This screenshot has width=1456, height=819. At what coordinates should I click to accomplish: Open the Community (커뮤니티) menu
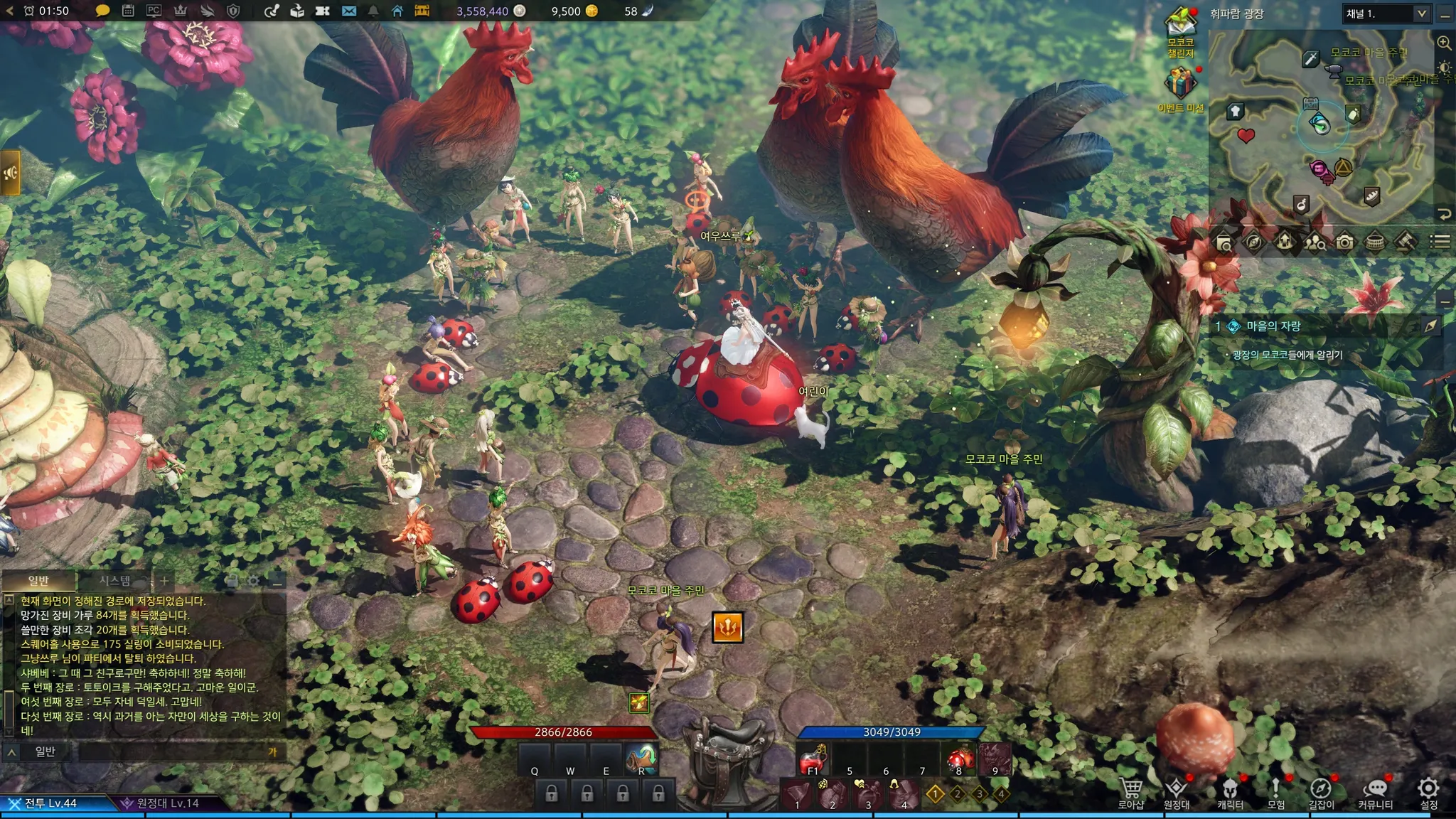[x=1375, y=791]
